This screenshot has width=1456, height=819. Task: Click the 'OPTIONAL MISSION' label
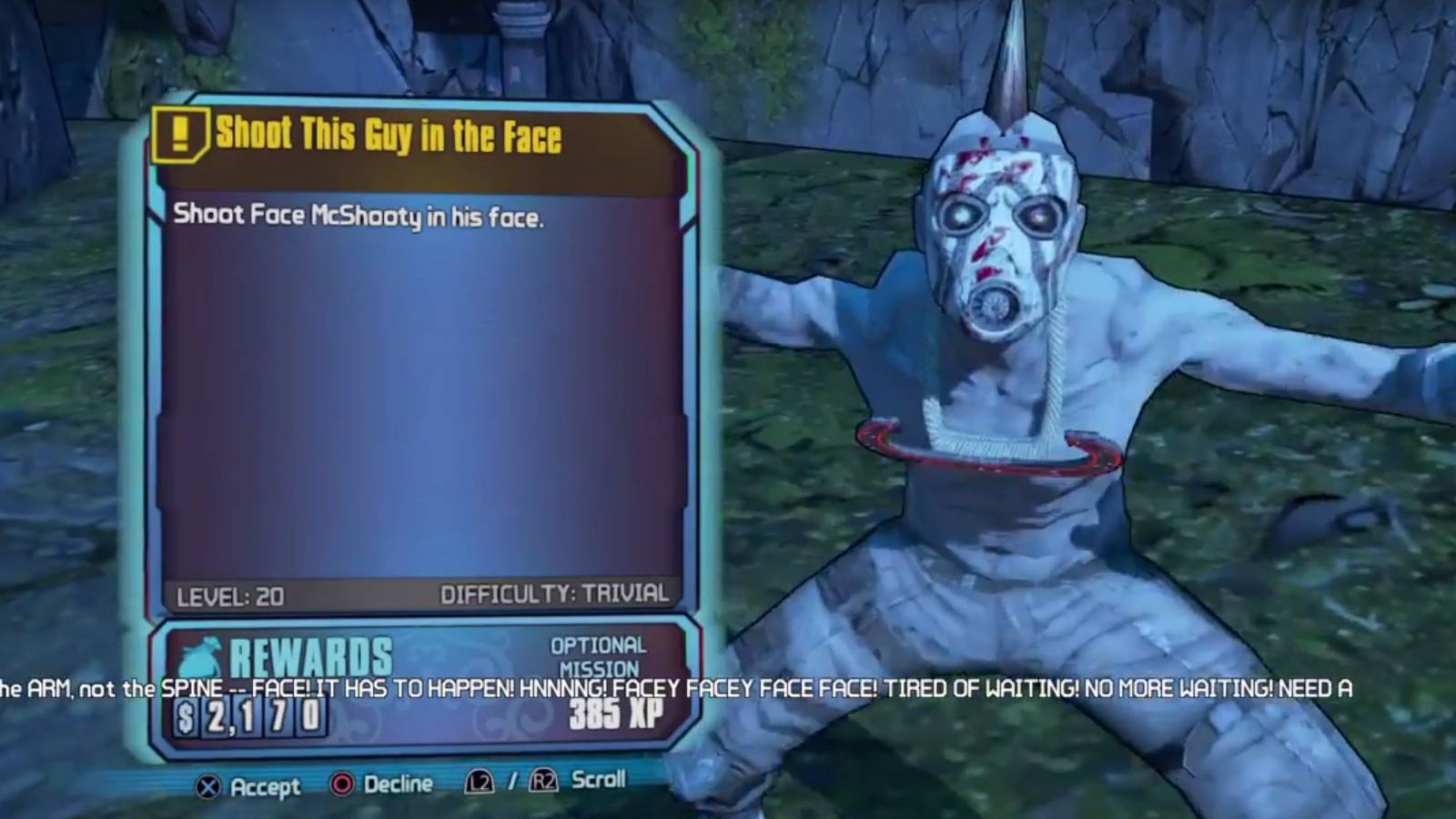596,657
